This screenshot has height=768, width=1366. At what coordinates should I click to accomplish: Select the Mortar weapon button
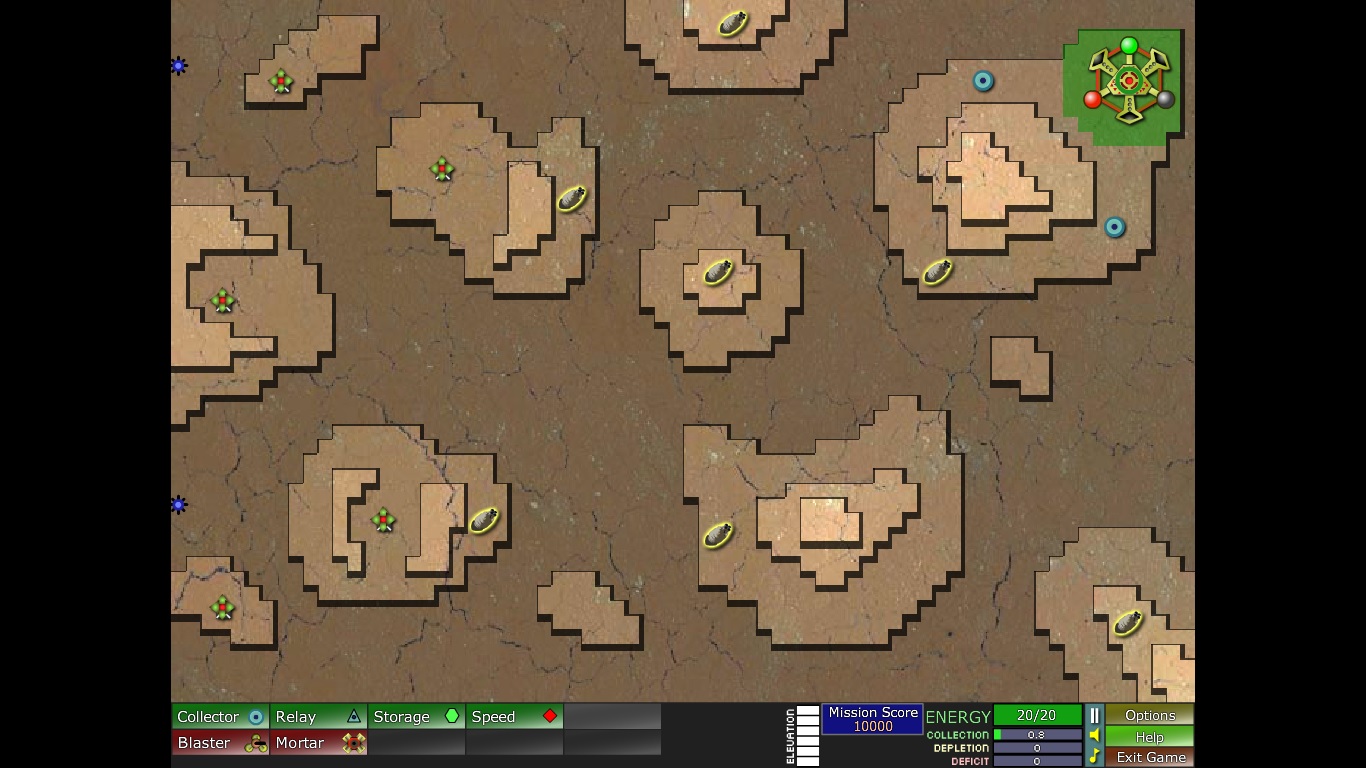click(x=318, y=743)
